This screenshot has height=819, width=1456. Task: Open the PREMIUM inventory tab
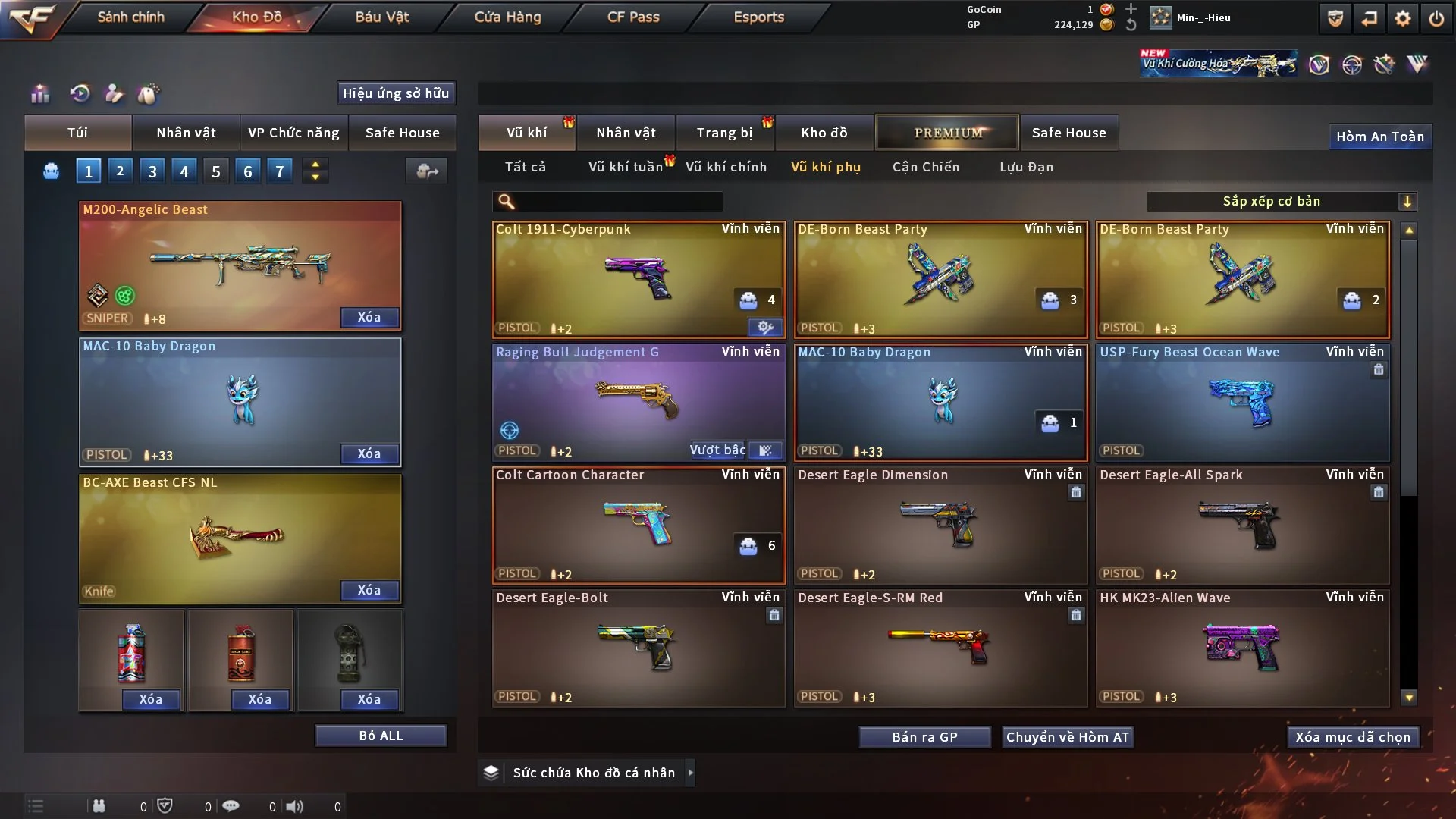(948, 133)
